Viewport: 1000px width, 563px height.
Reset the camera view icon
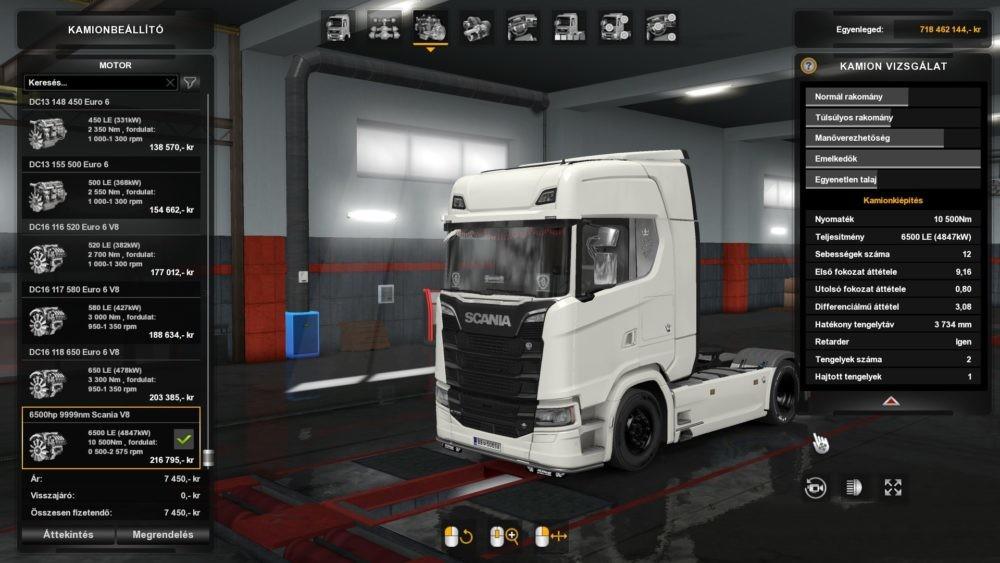click(x=816, y=487)
